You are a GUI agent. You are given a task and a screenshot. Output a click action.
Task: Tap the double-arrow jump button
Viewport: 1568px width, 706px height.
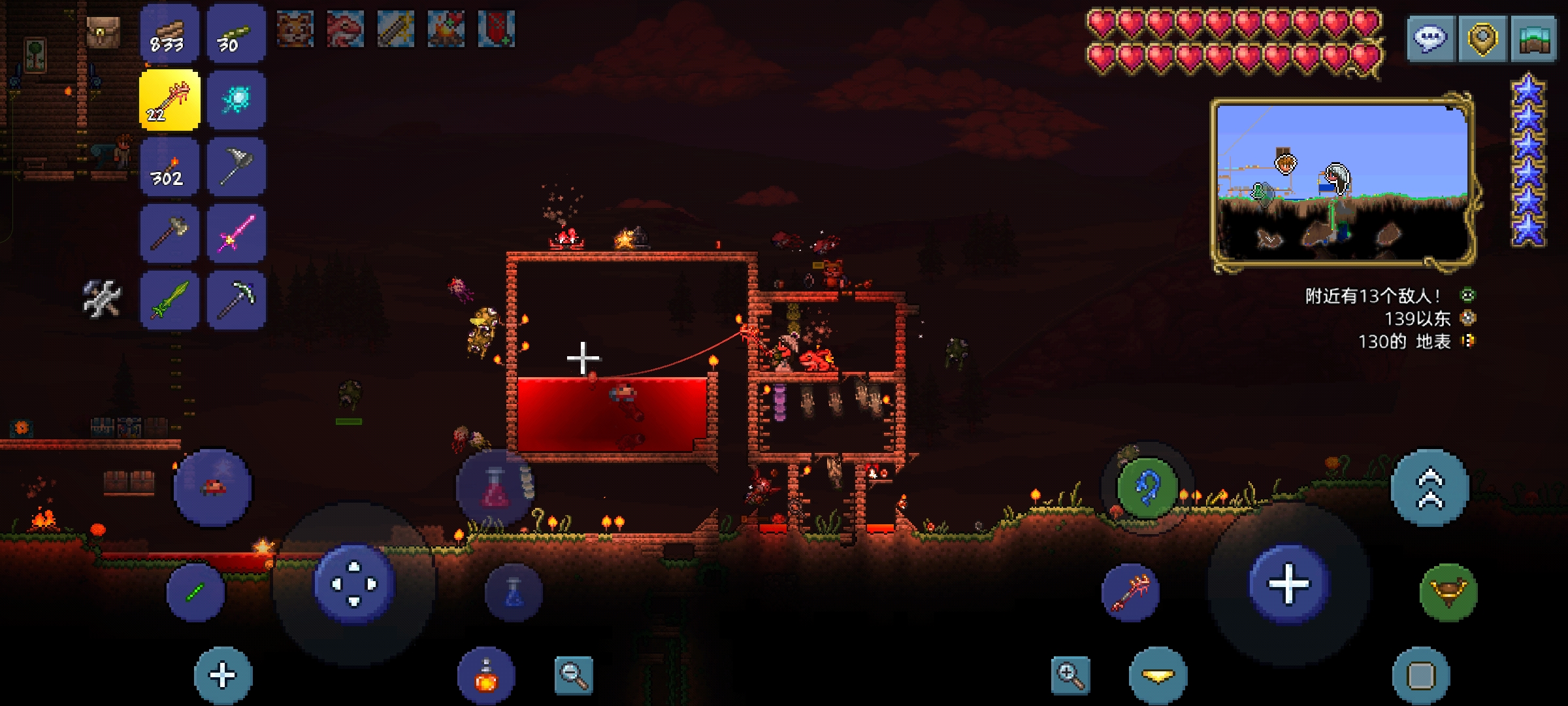[1429, 488]
